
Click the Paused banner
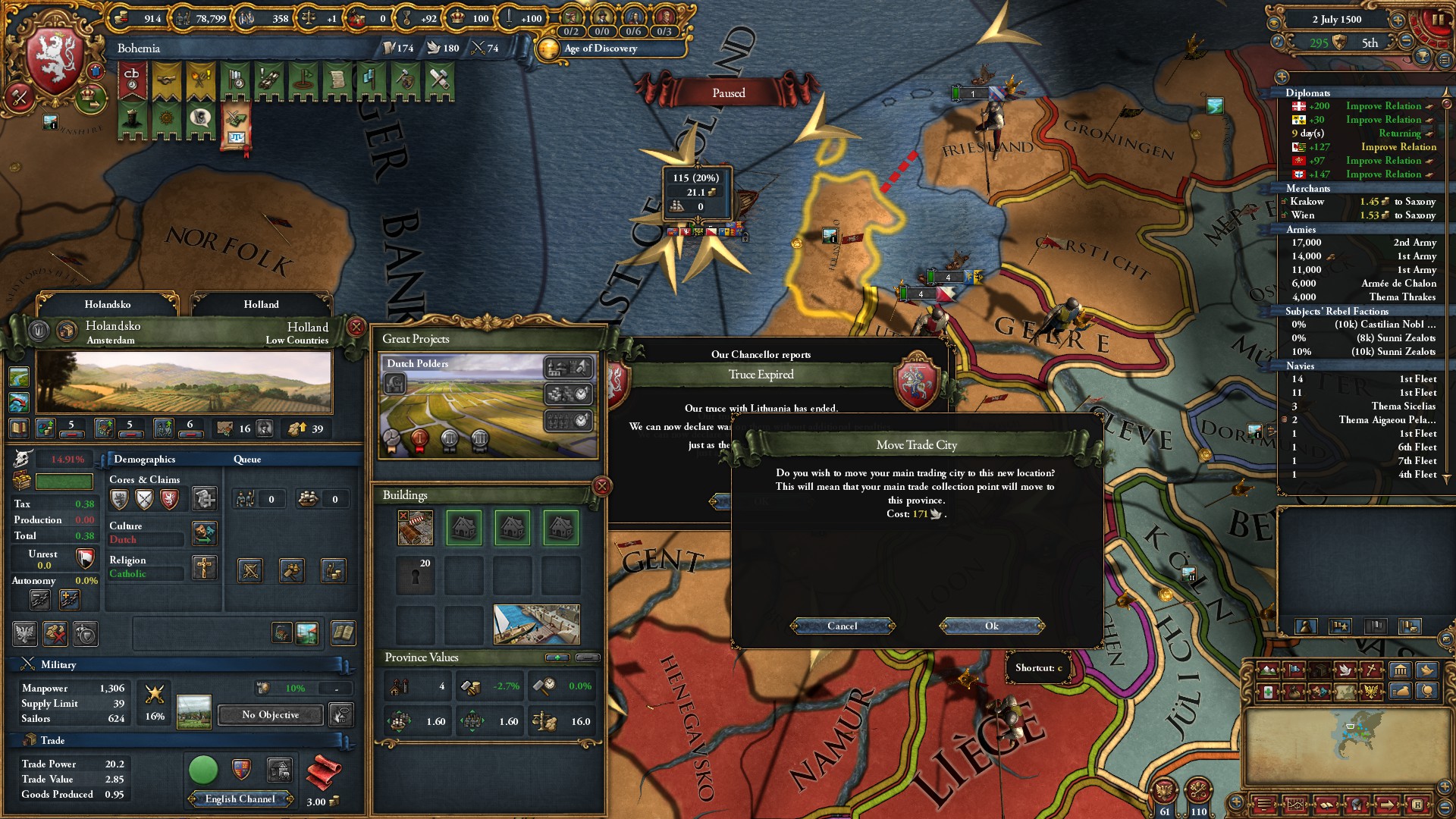[x=728, y=93]
